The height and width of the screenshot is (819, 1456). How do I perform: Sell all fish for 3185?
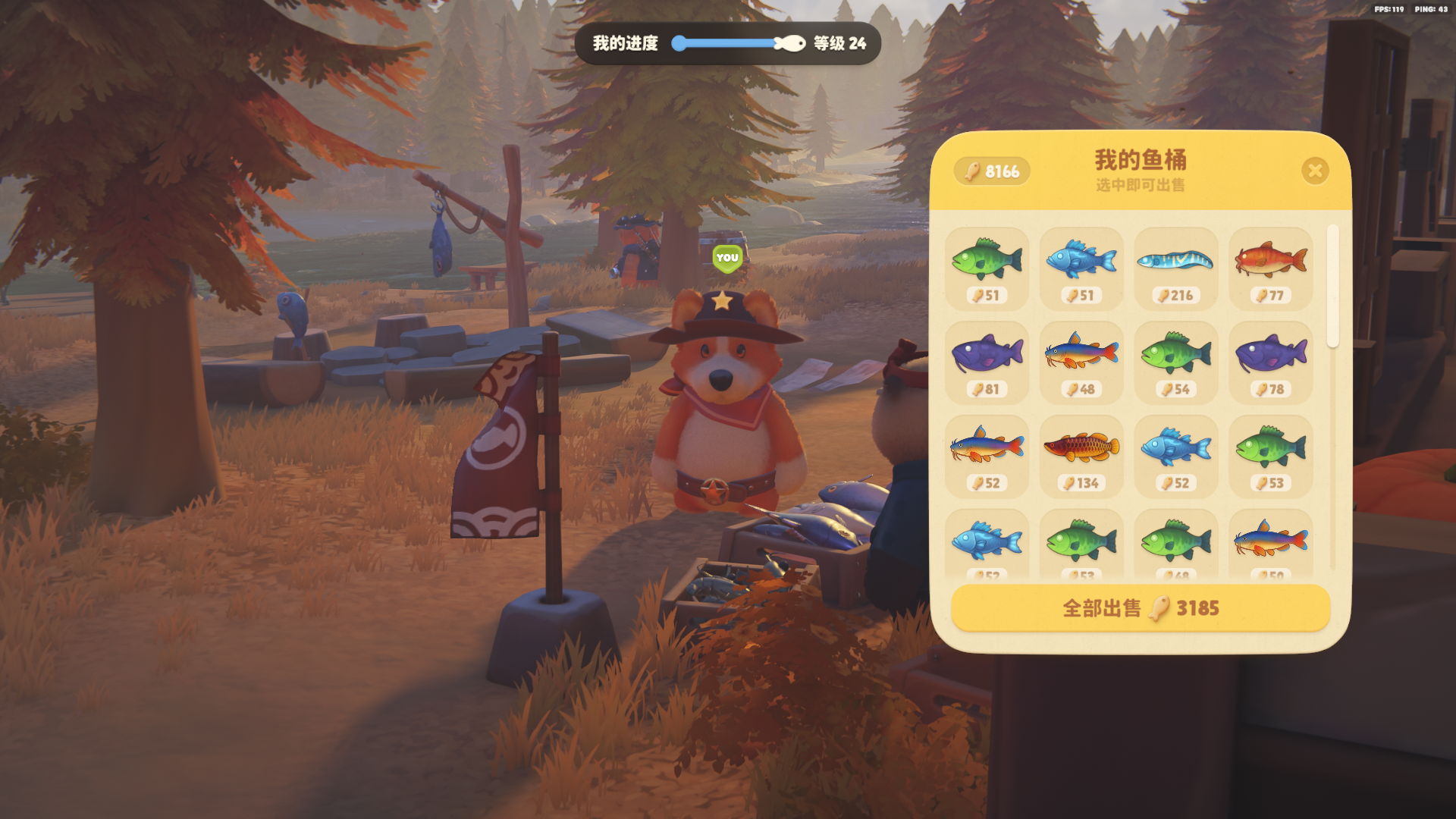(1140, 608)
